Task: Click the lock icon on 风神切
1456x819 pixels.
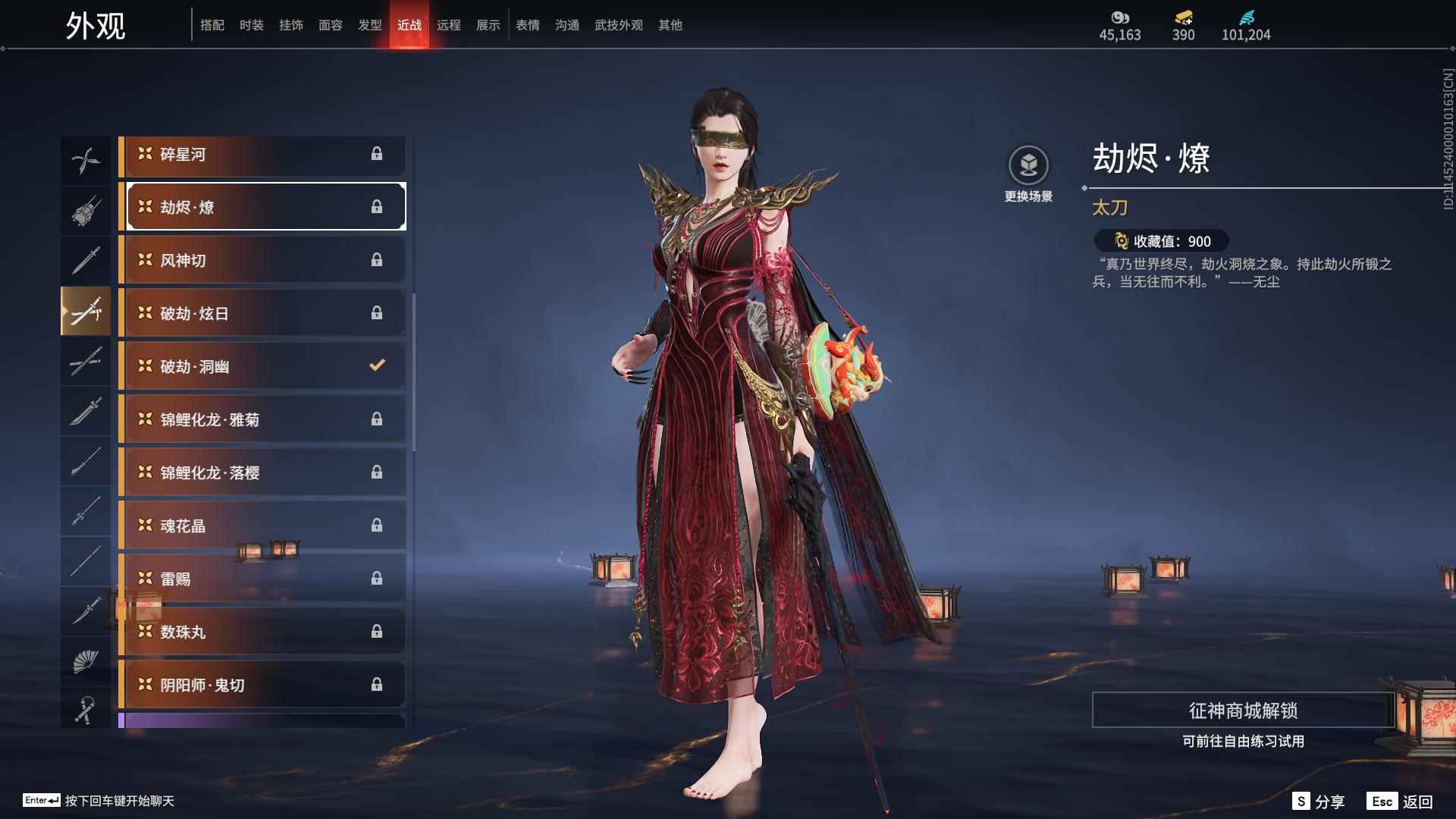Action: (x=377, y=259)
